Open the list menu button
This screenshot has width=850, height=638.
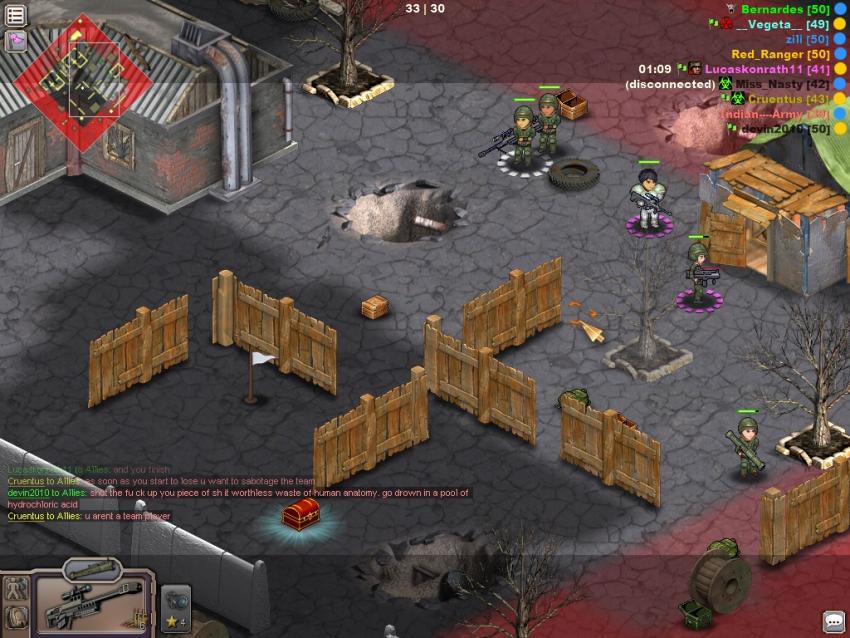pyautogui.click(x=15, y=15)
